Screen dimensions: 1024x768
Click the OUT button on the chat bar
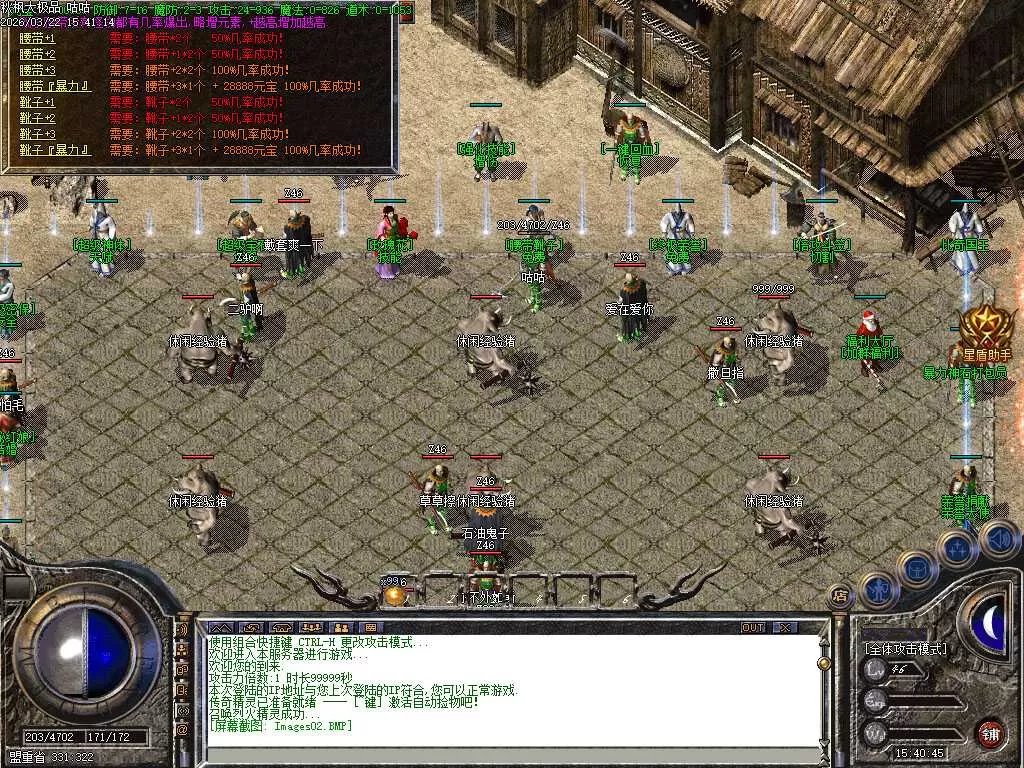pyautogui.click(x=752, y=627)
